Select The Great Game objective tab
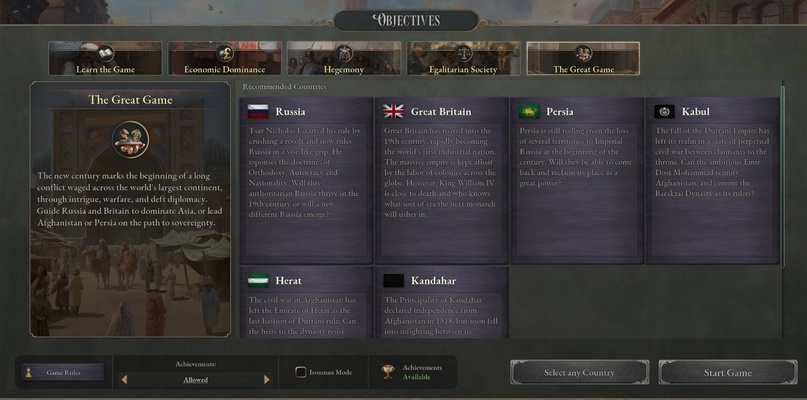Image resolution: width=807 pixels, height=400 pixels. pos(583,59)
